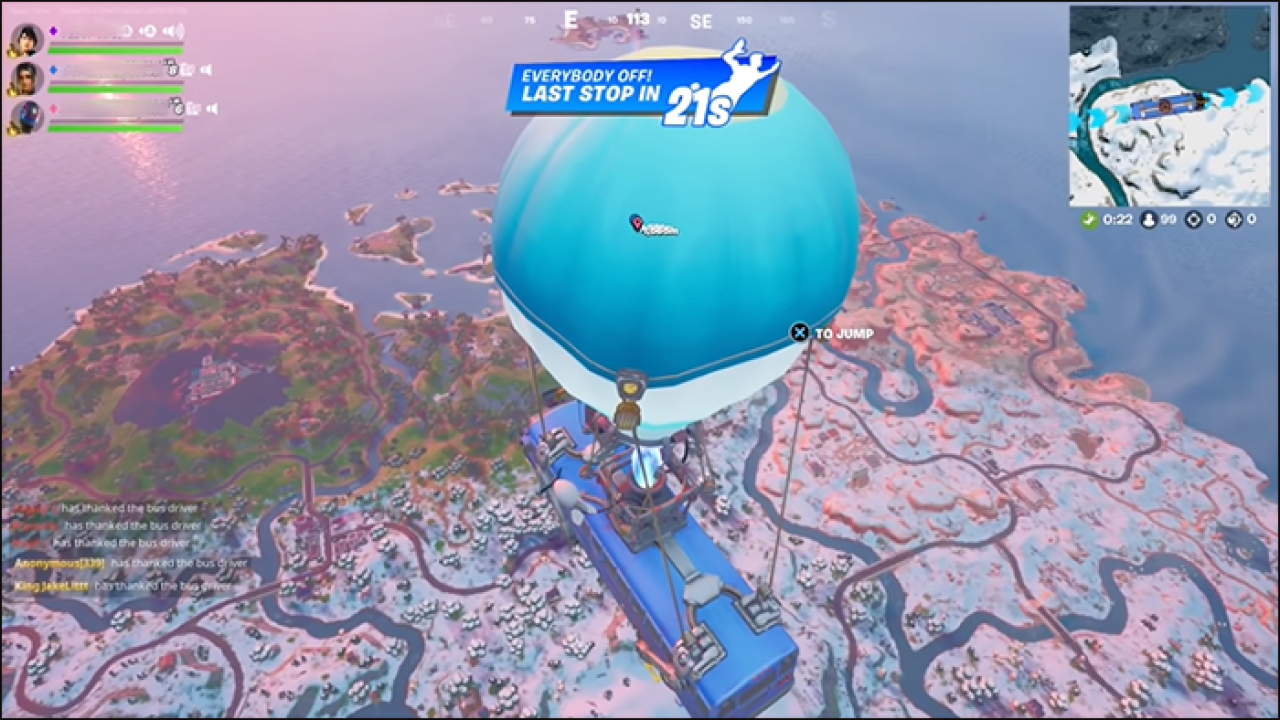The image size is (1280, 720).
Task: Click the green storm timer icon showing 0:22
Action: (x=1087, y=218)
